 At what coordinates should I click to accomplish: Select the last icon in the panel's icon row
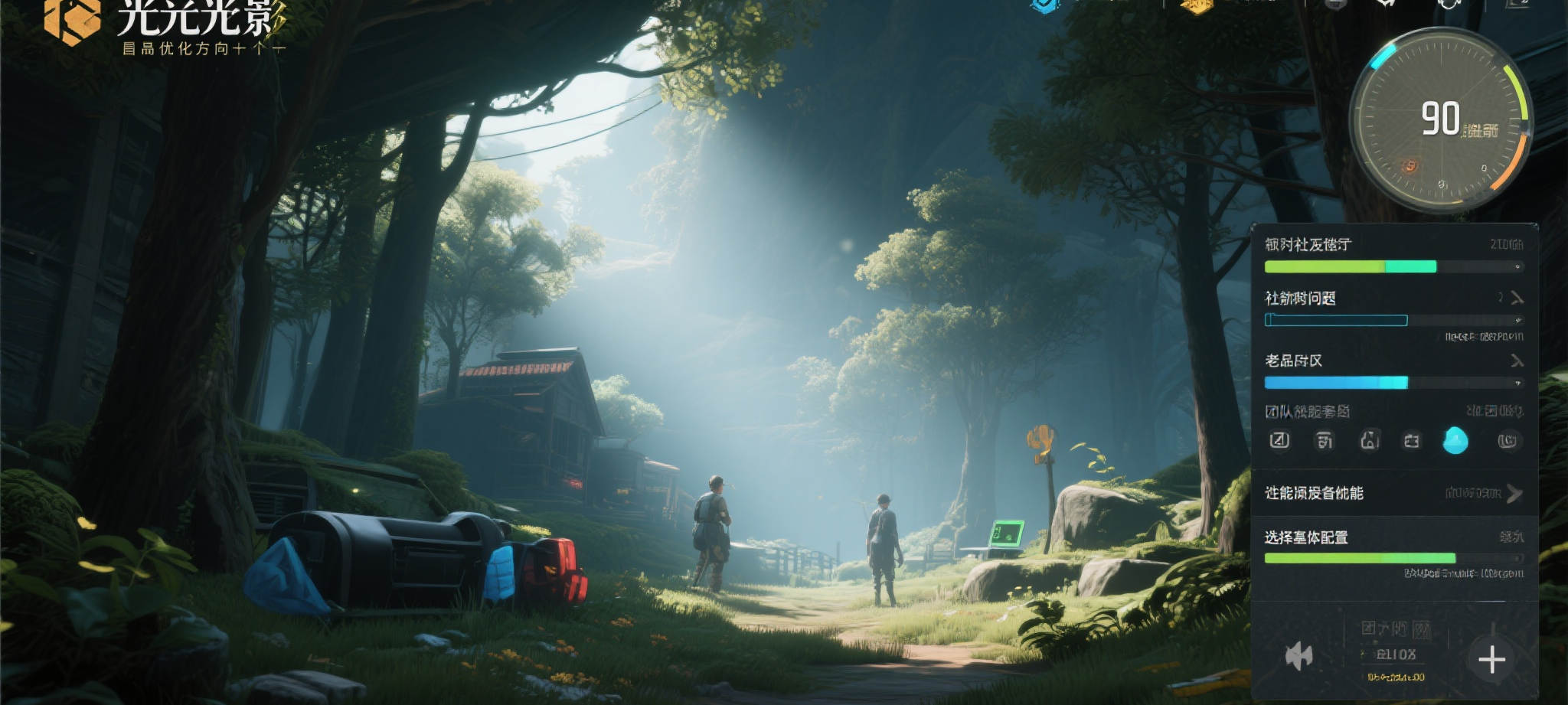(1508, 441)
